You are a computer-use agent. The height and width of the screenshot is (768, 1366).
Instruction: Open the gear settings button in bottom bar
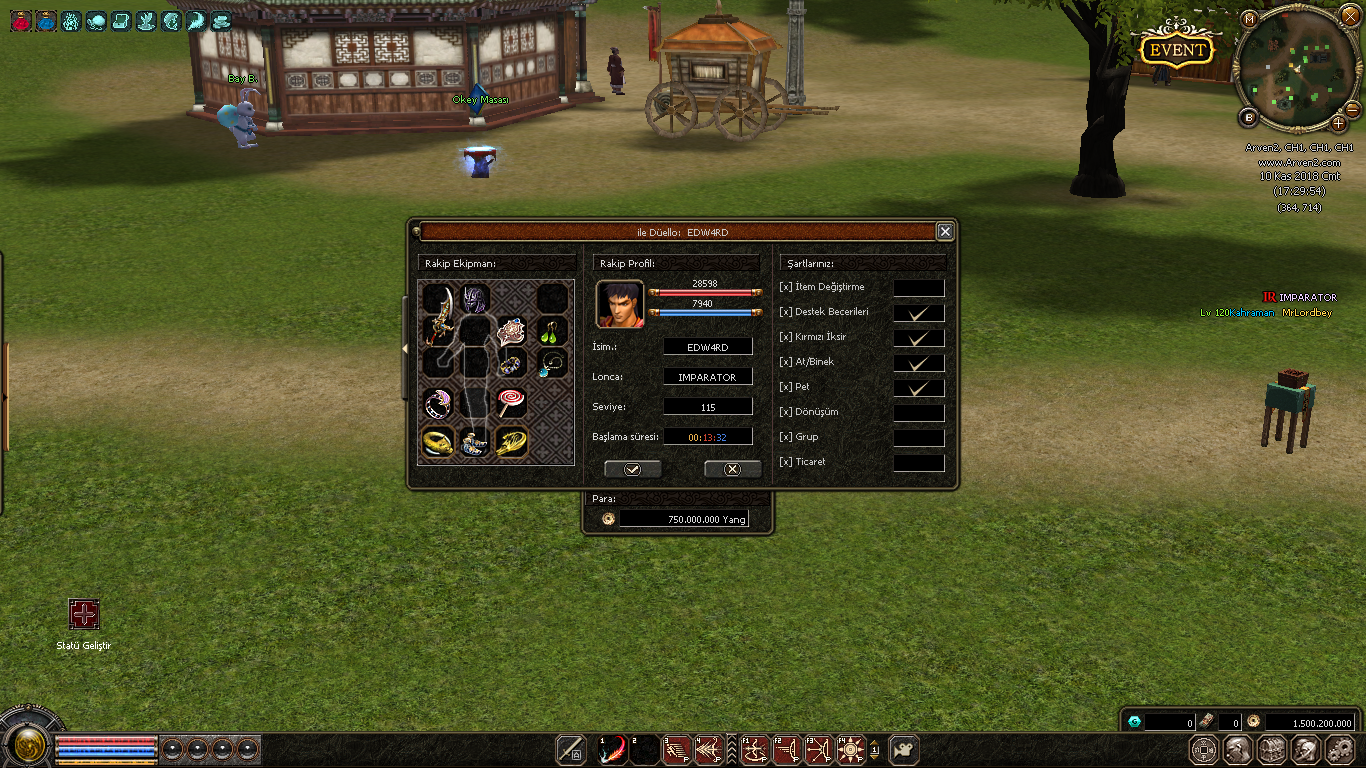(1339, 750)
